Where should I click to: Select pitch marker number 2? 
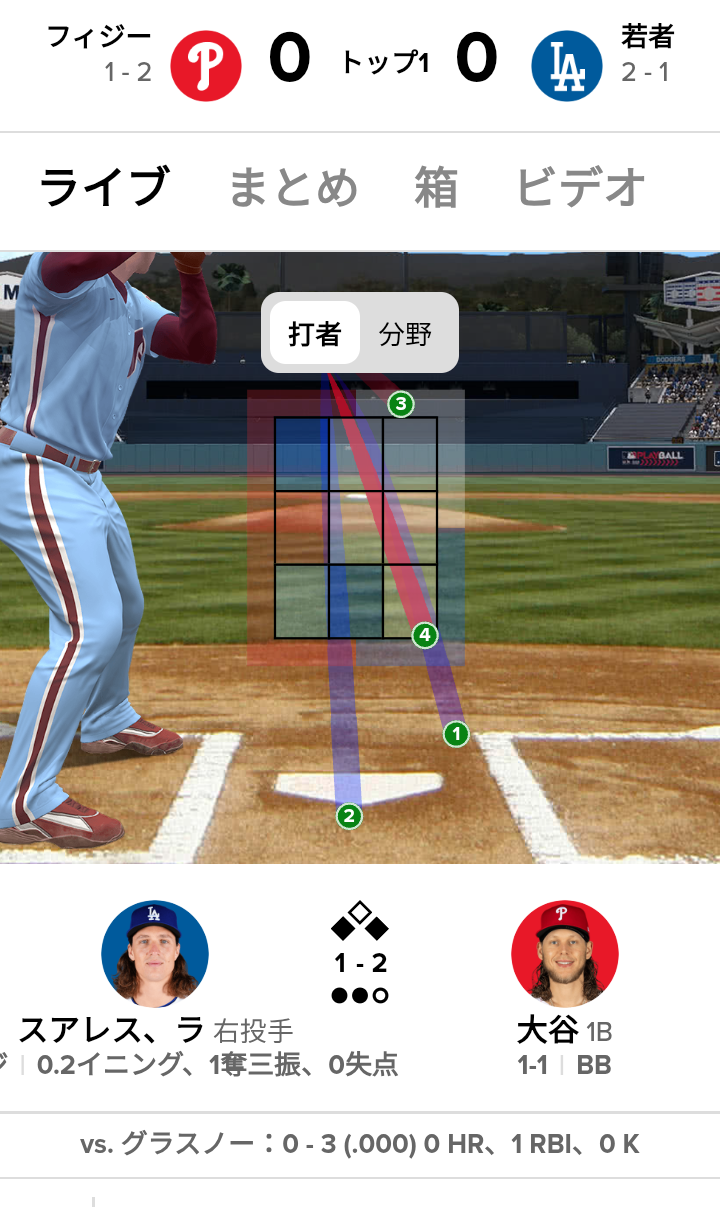tap(349, 816)
